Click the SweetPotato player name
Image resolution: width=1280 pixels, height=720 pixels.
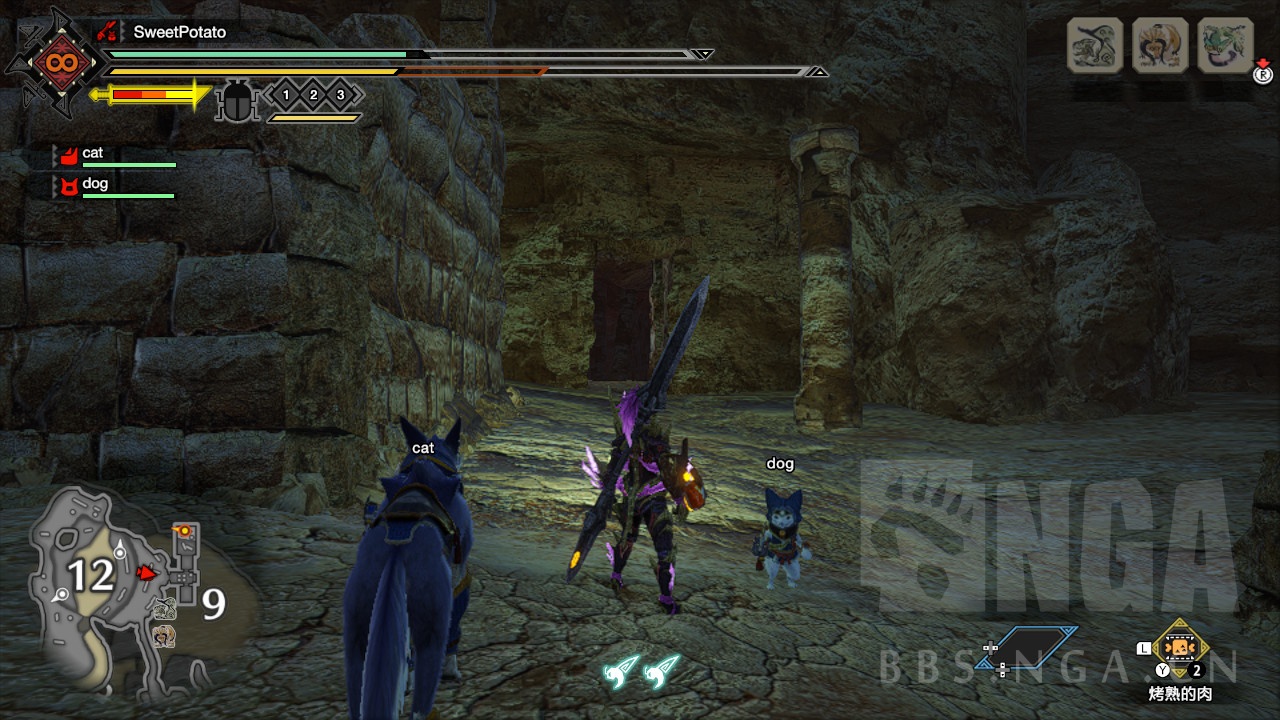[180, 32]
